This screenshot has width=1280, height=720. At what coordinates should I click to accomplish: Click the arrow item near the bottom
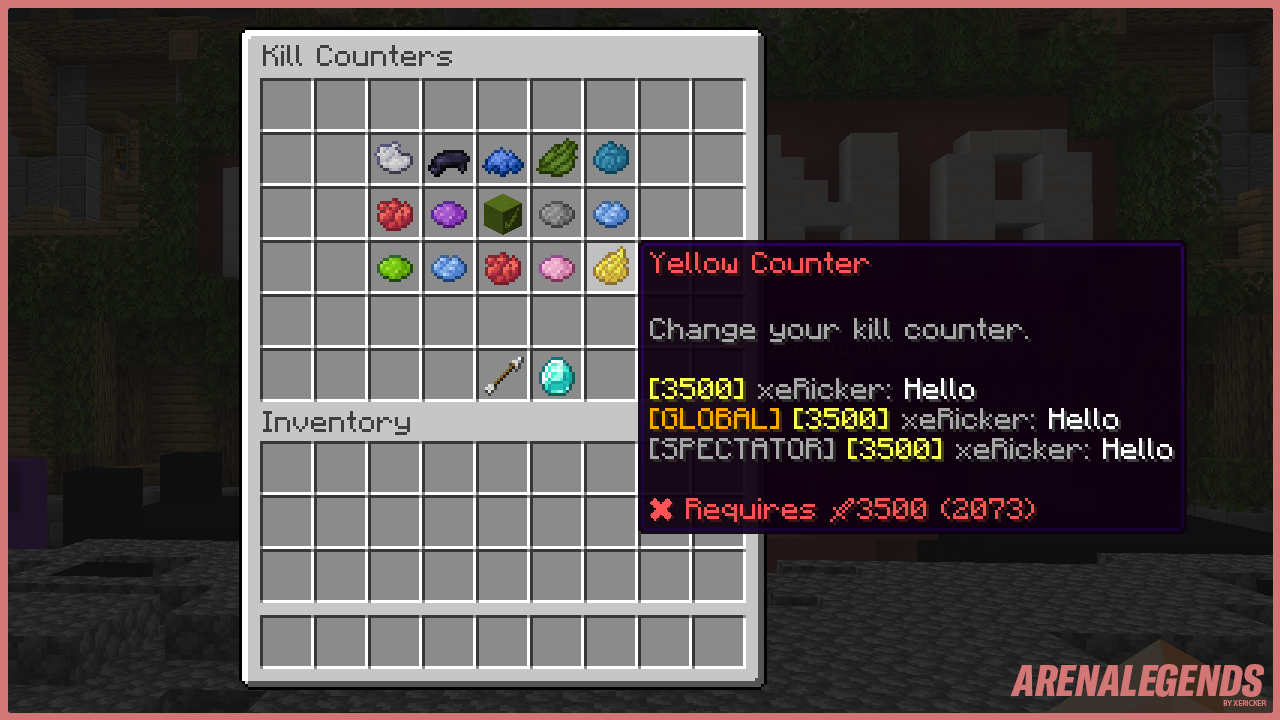(x=502, y=375)
